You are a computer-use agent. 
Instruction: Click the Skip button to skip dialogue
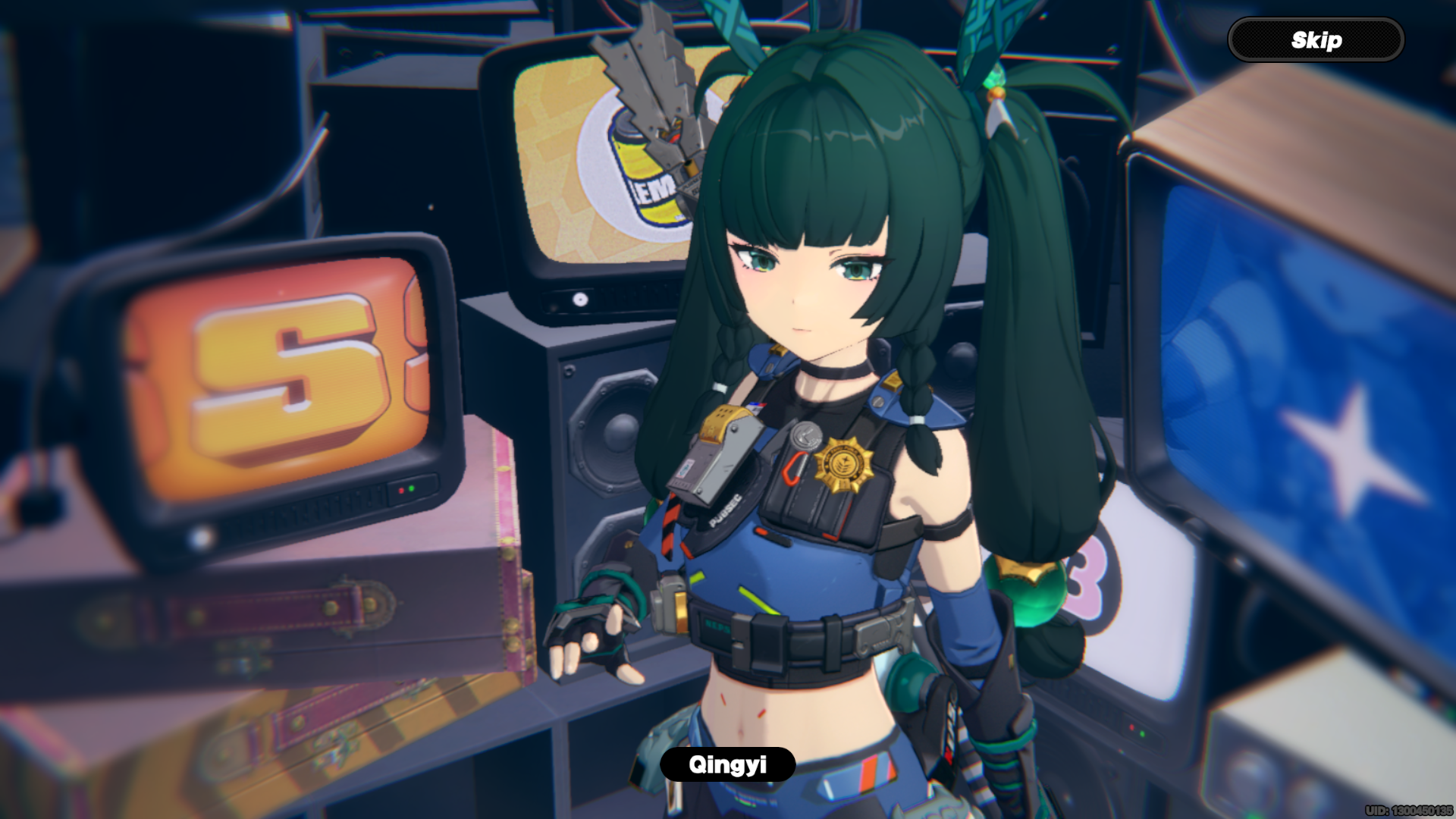1316,39
